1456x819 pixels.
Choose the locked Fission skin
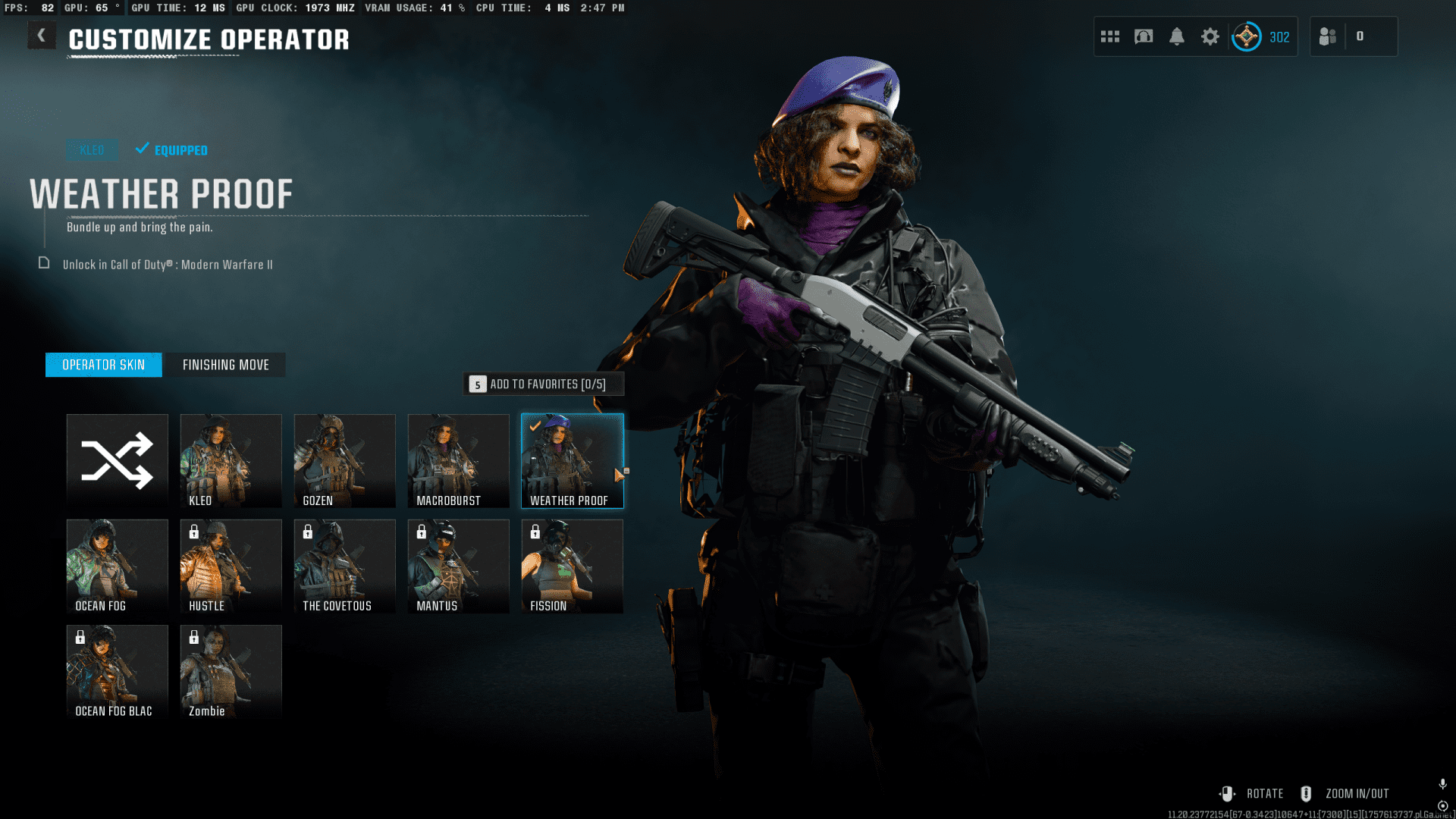(573, 566)
